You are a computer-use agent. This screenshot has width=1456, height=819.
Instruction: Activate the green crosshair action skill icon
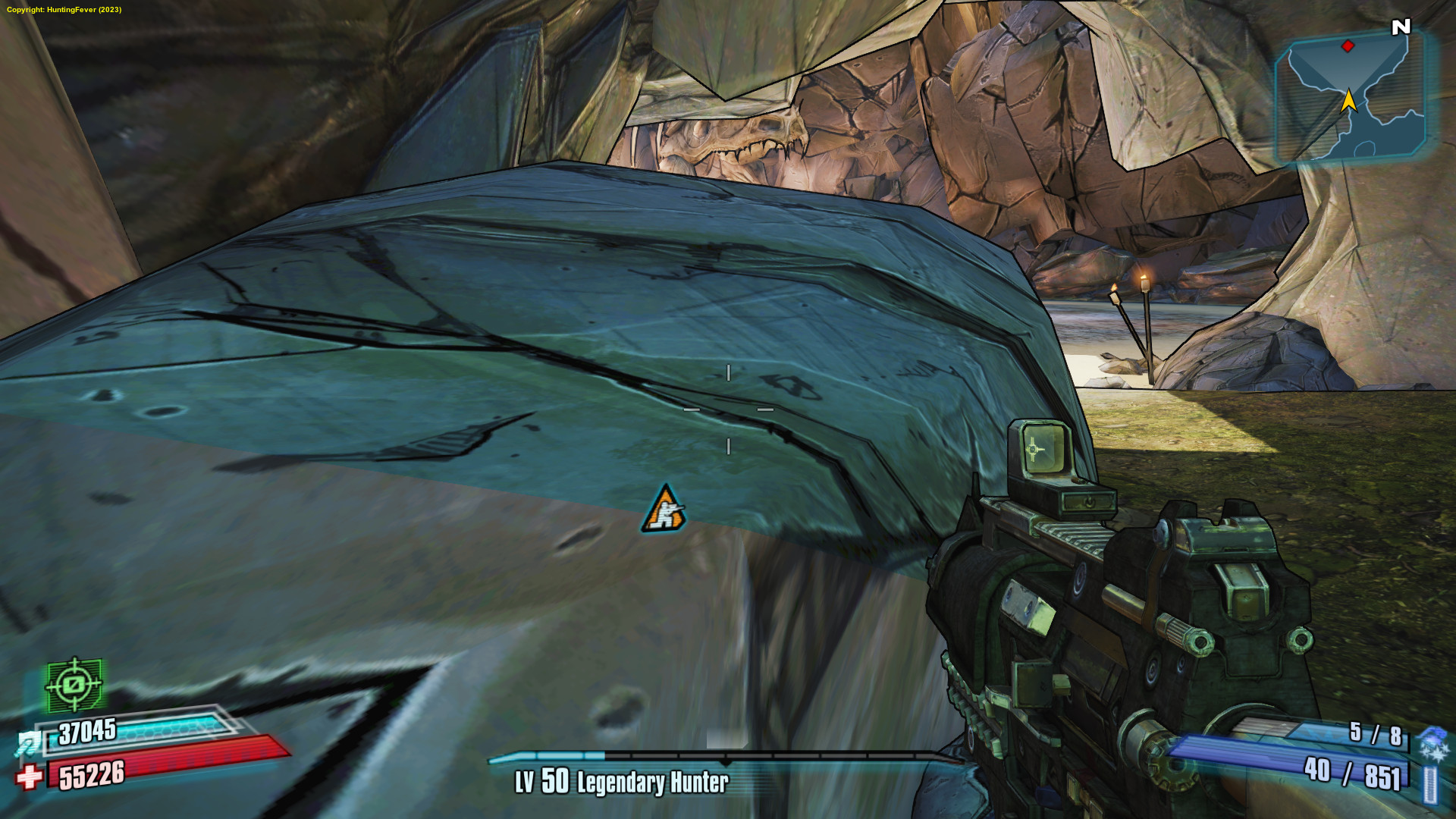[74, 685]
